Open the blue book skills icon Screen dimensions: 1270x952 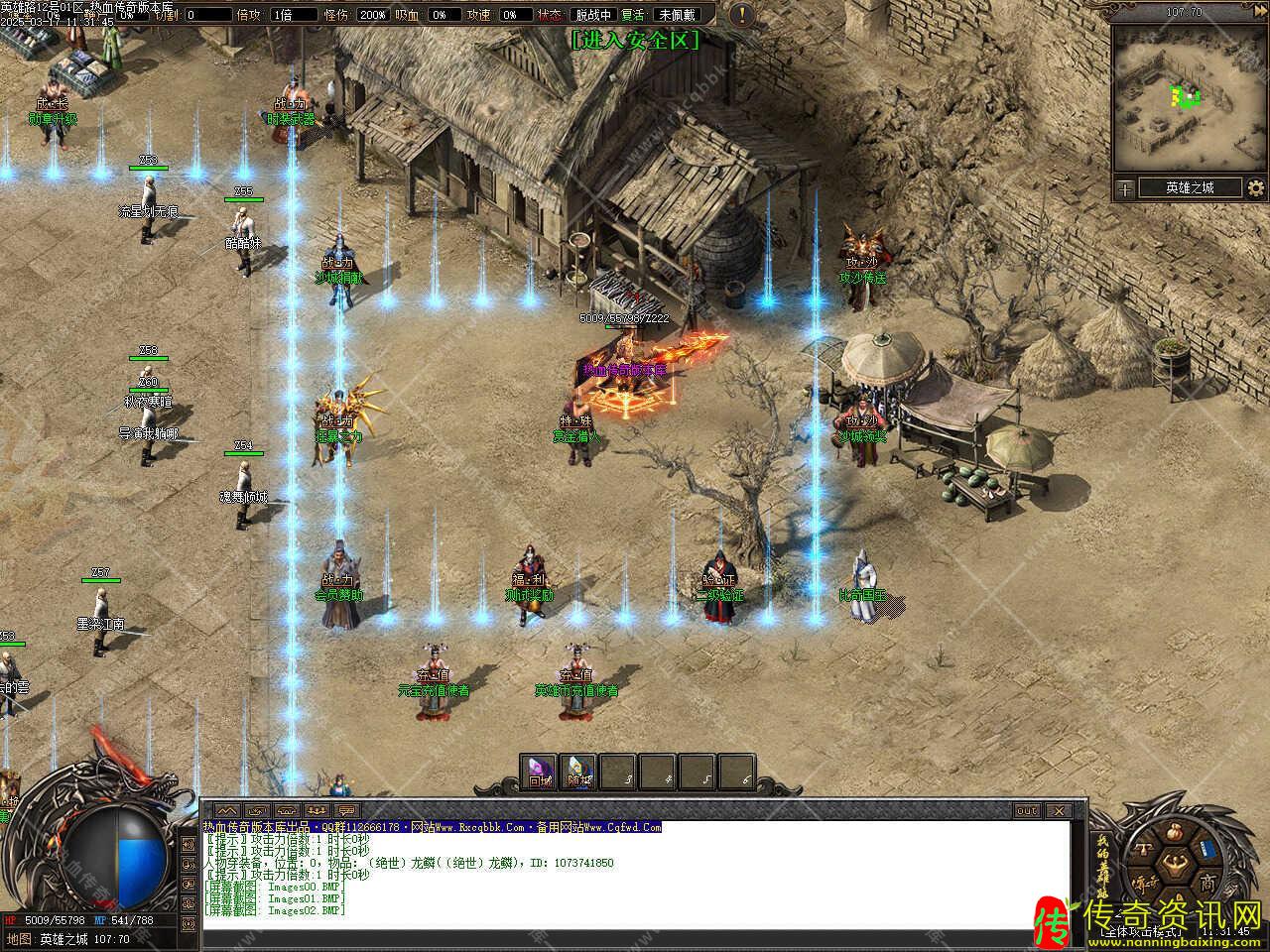coord(1207,850)
